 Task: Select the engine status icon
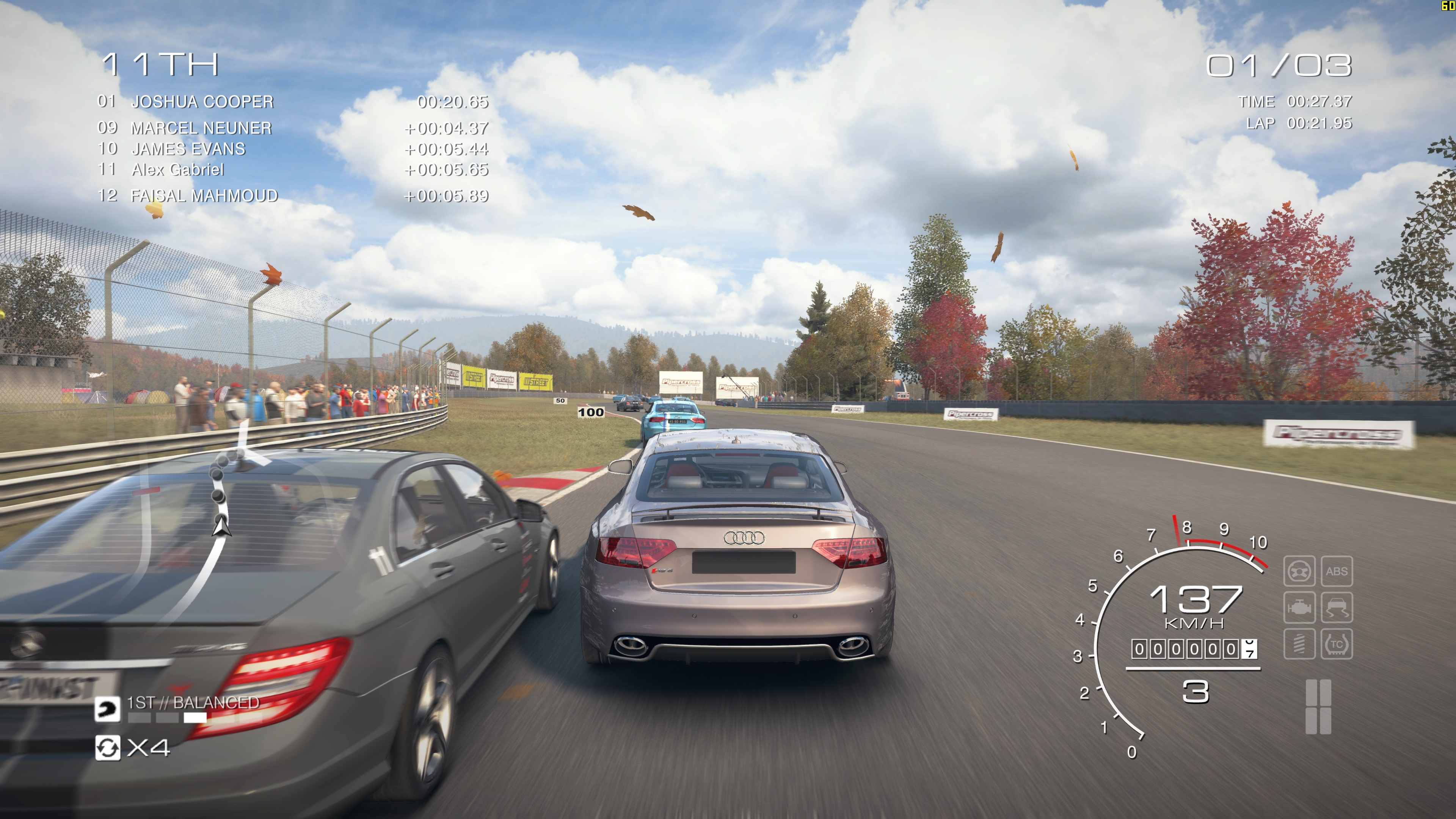tap(1299, 607)
